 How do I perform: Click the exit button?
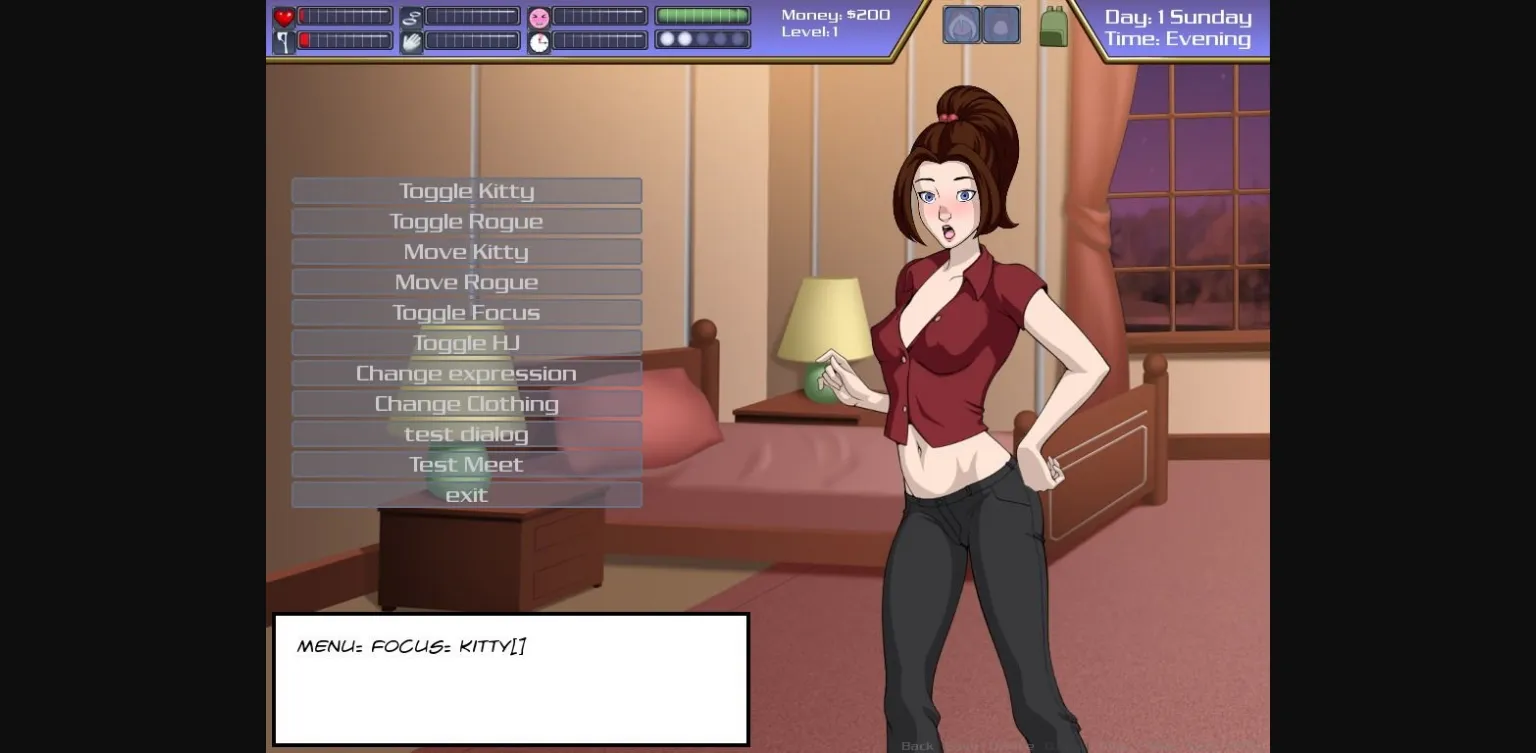[x=466, y=494]
